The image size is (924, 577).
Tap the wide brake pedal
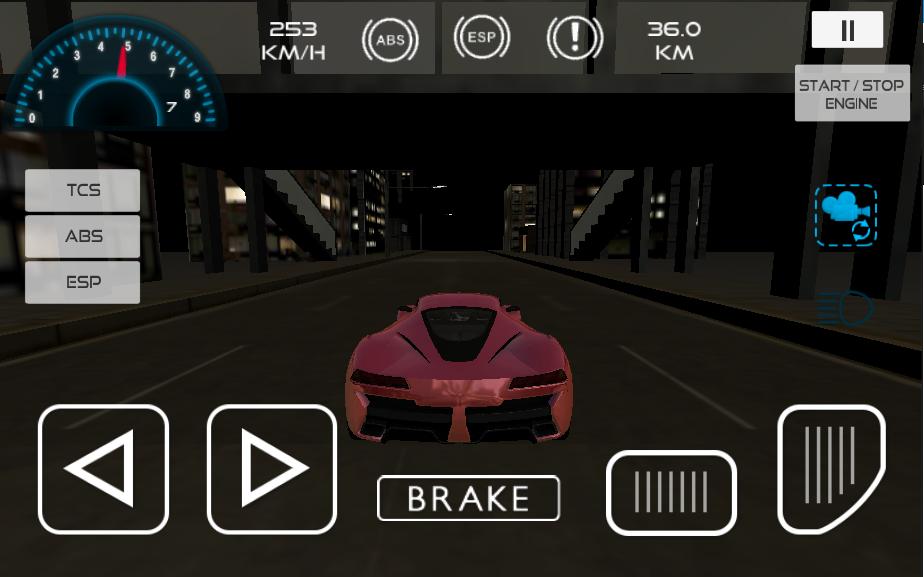tap(671, 493)
